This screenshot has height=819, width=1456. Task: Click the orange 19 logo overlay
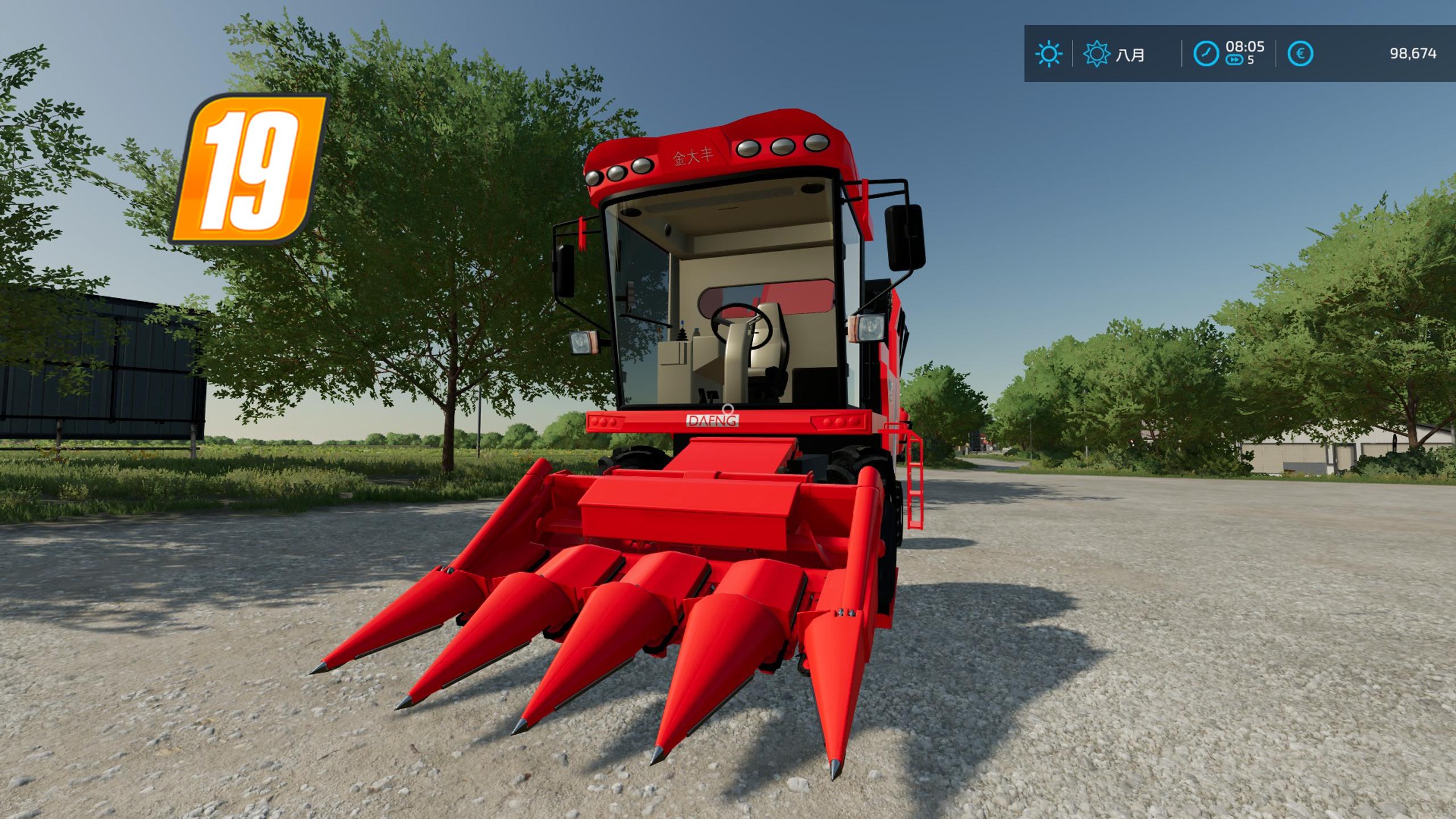coord(250,169)
